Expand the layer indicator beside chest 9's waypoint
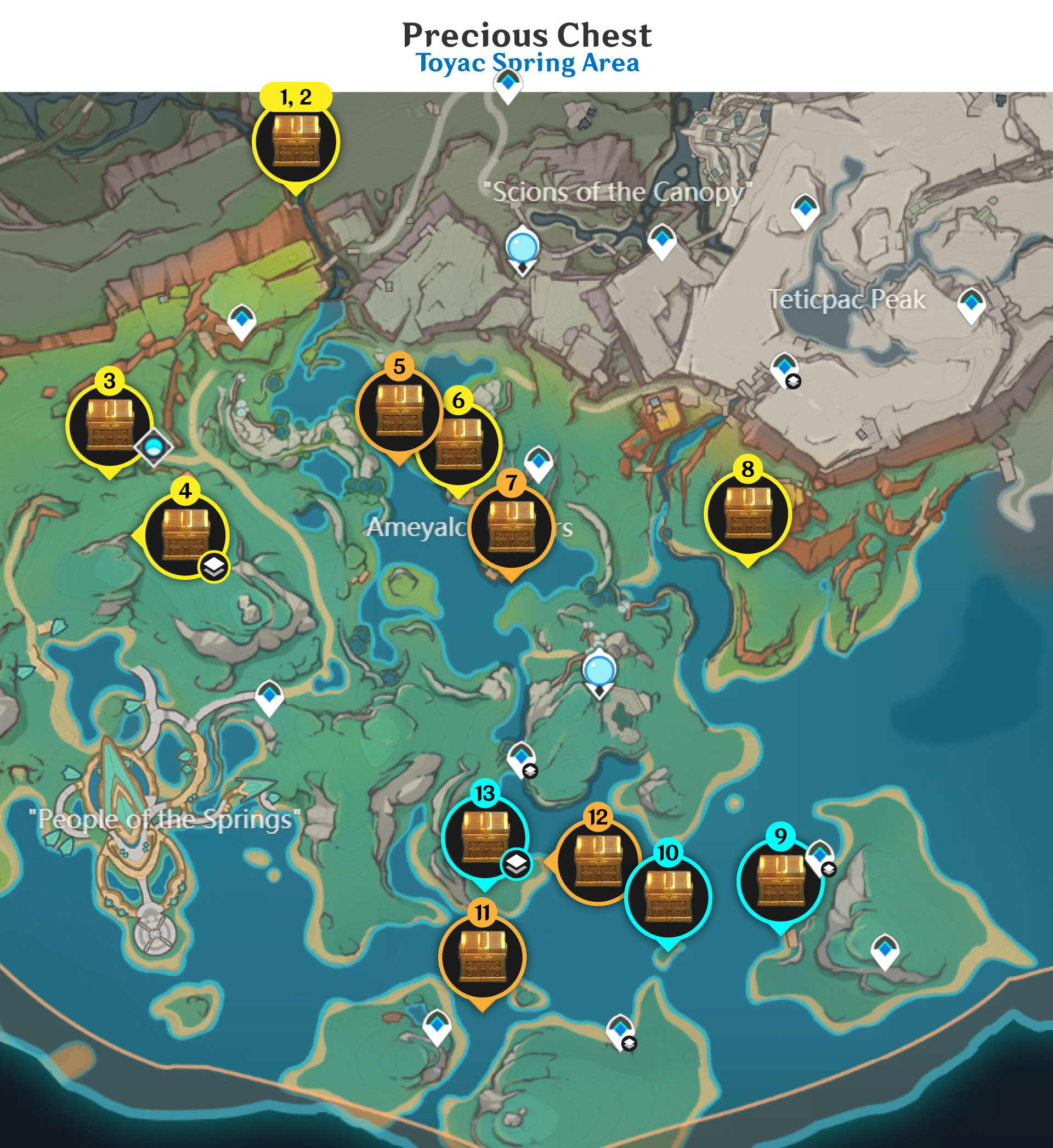This screenshot has width=1053, height=1148. pos(830,870)
